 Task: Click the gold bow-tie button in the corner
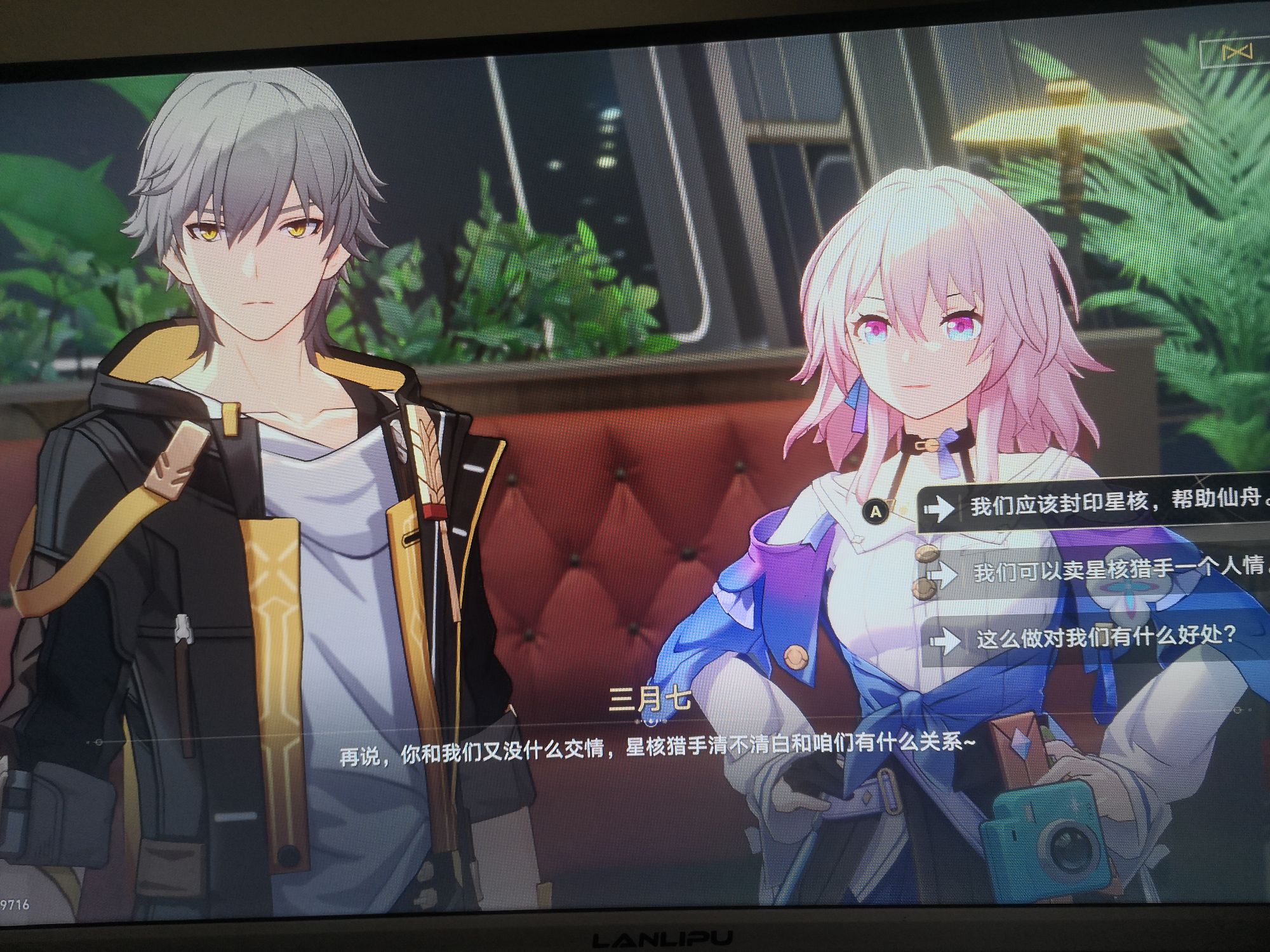(1237, 52)
